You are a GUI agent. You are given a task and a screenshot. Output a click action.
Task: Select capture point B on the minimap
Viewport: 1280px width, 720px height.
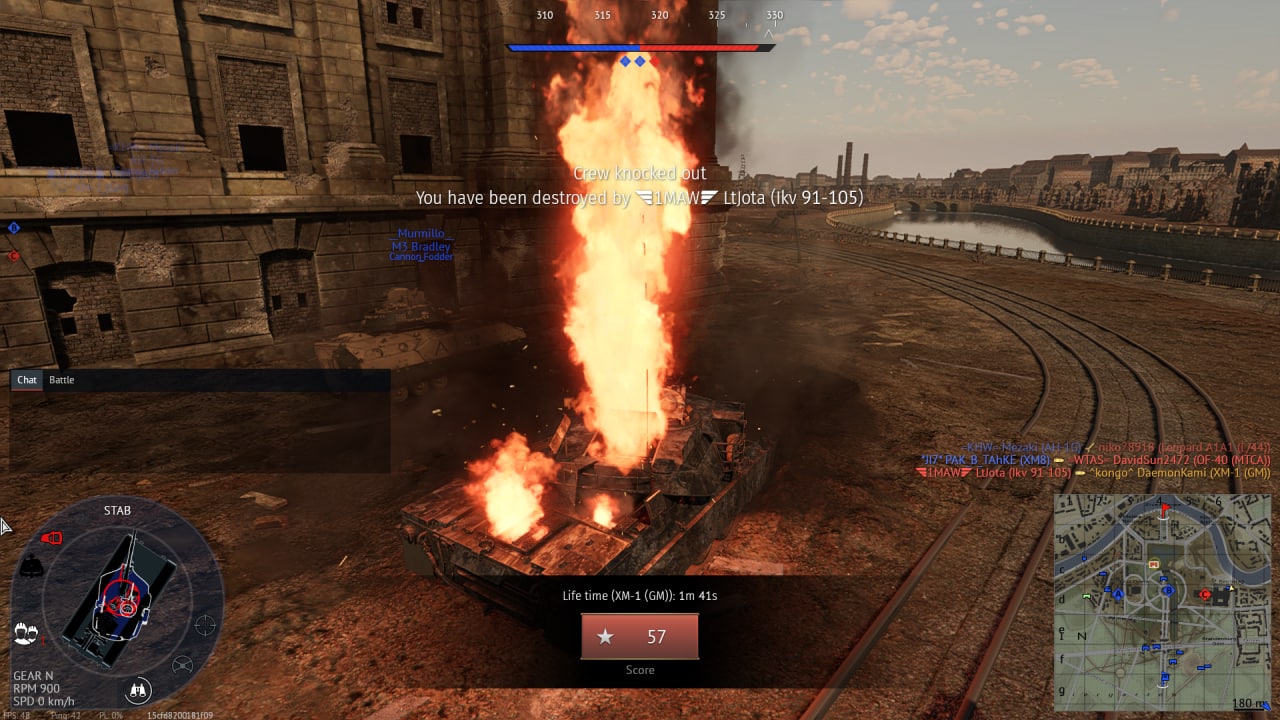click(1168, 590)
